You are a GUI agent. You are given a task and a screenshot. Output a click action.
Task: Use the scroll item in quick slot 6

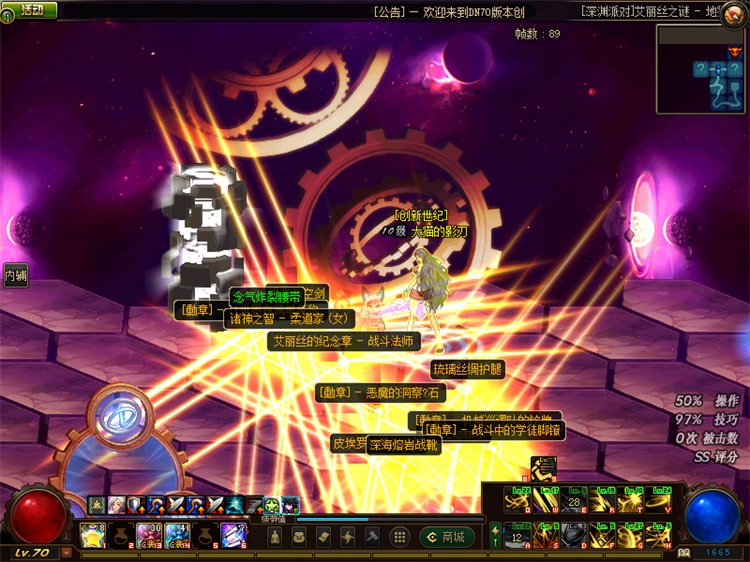233,535
